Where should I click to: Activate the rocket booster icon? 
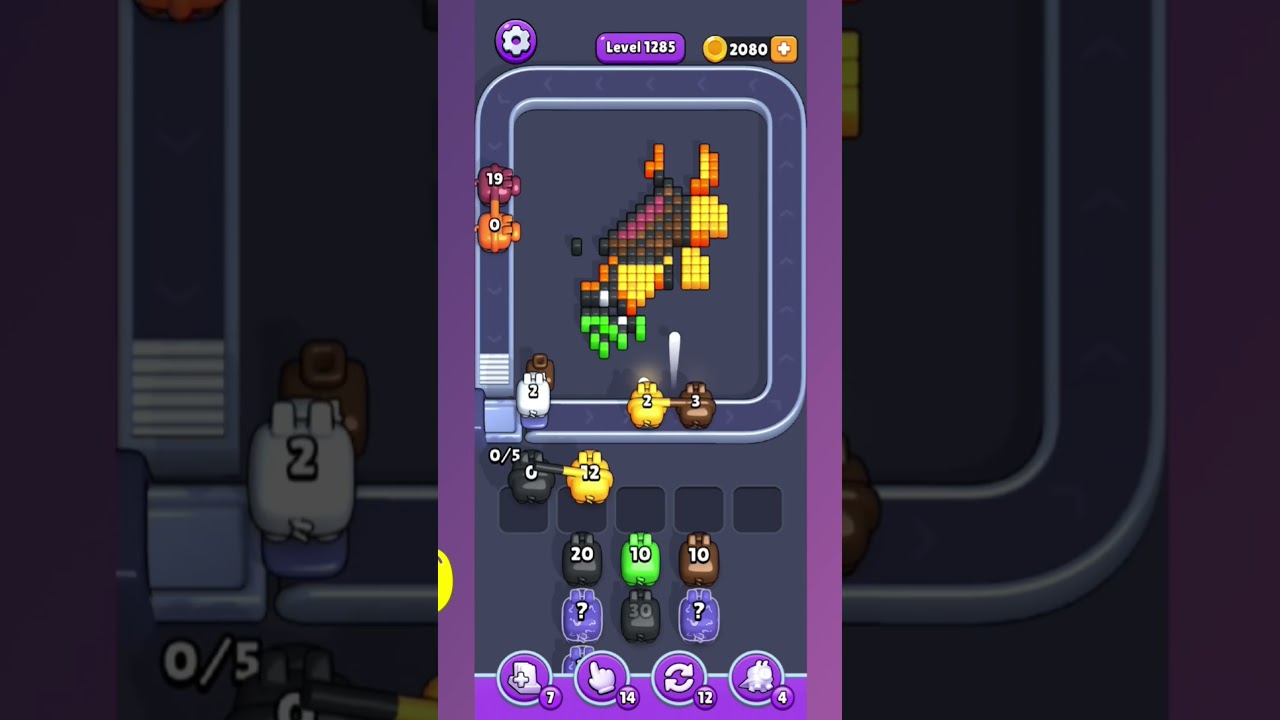(757, 678)
